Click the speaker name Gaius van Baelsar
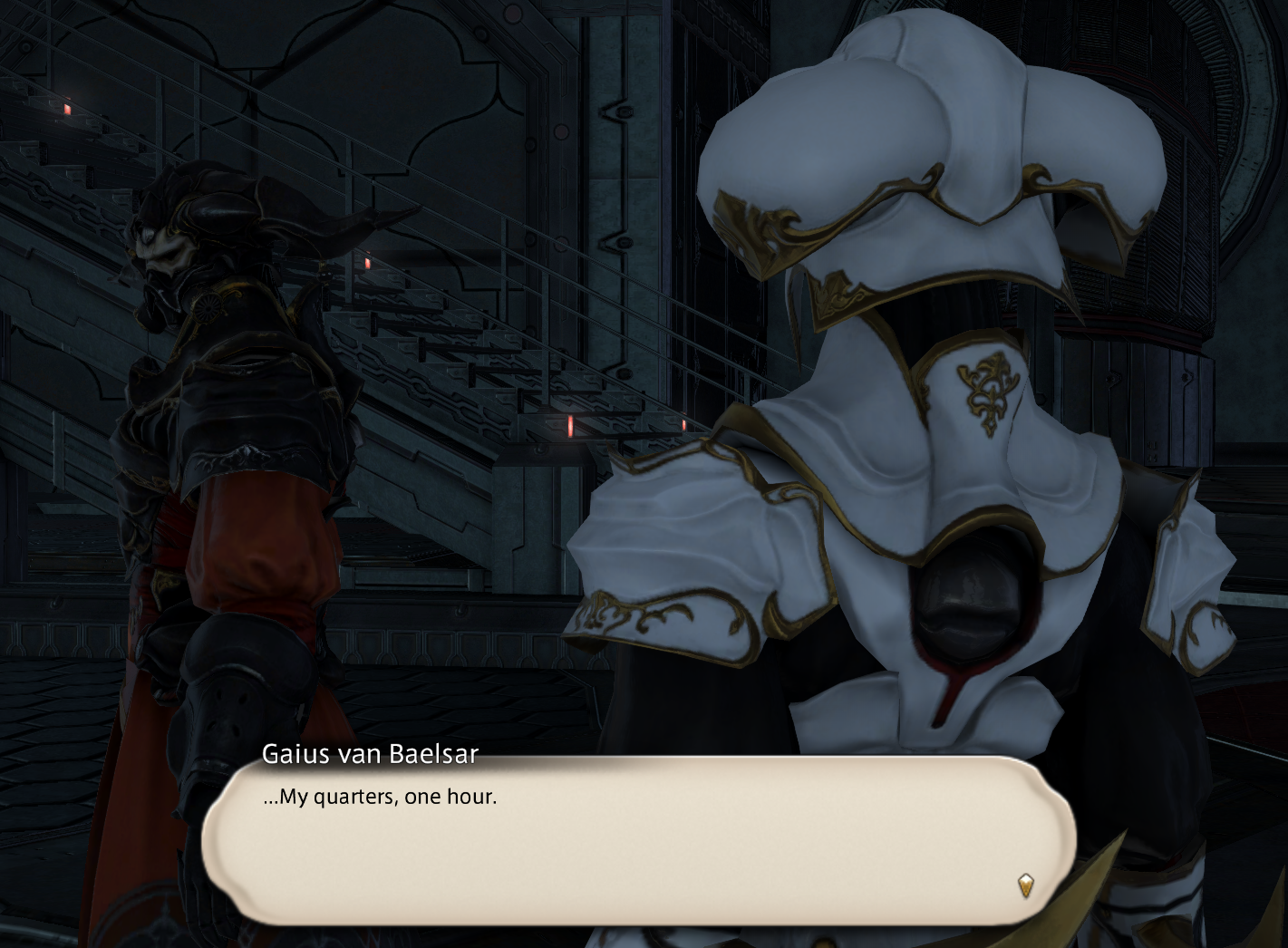The image size is (1288, 948). point(370,752)
